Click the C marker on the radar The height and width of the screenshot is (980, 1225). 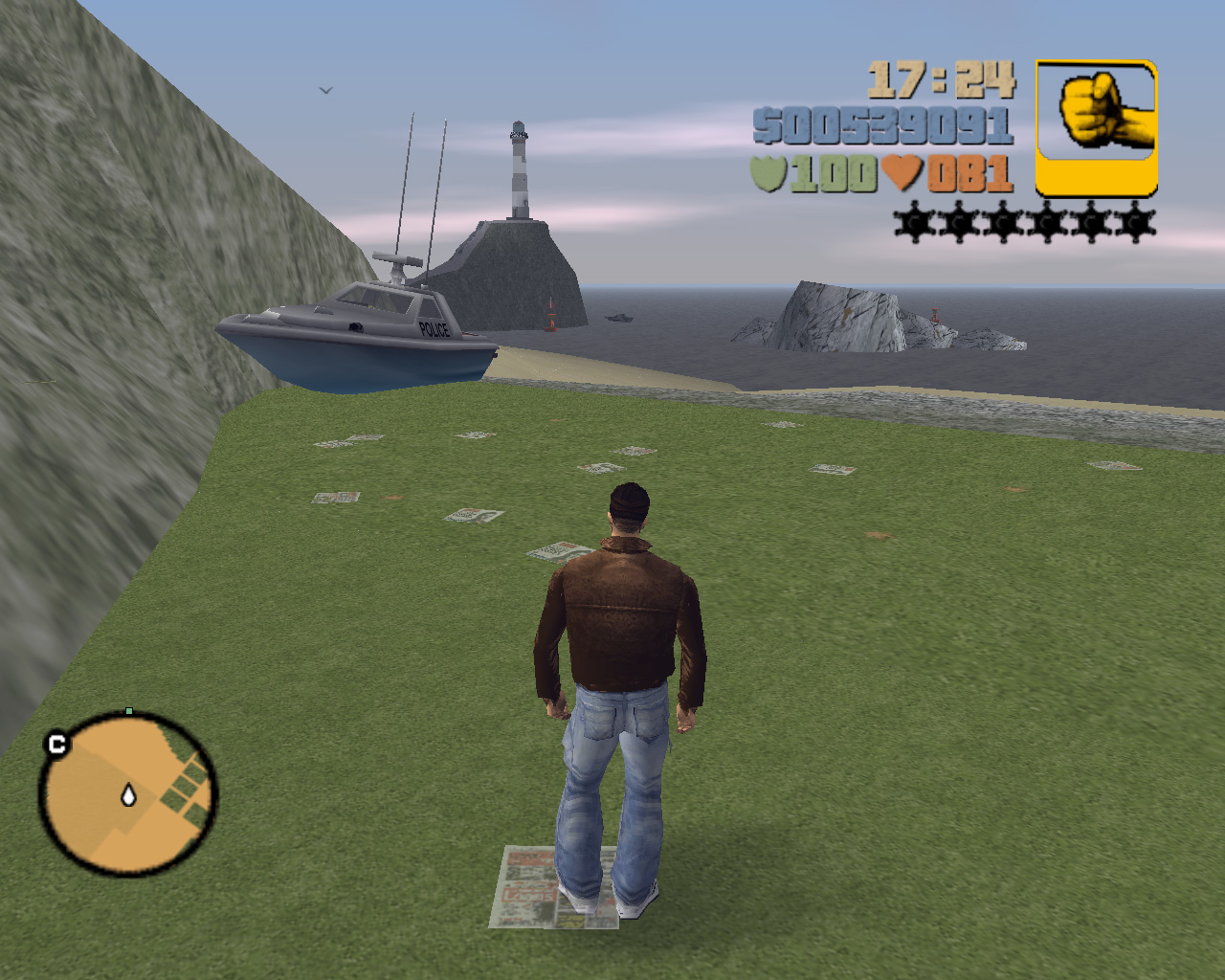(x=56, y=744)
